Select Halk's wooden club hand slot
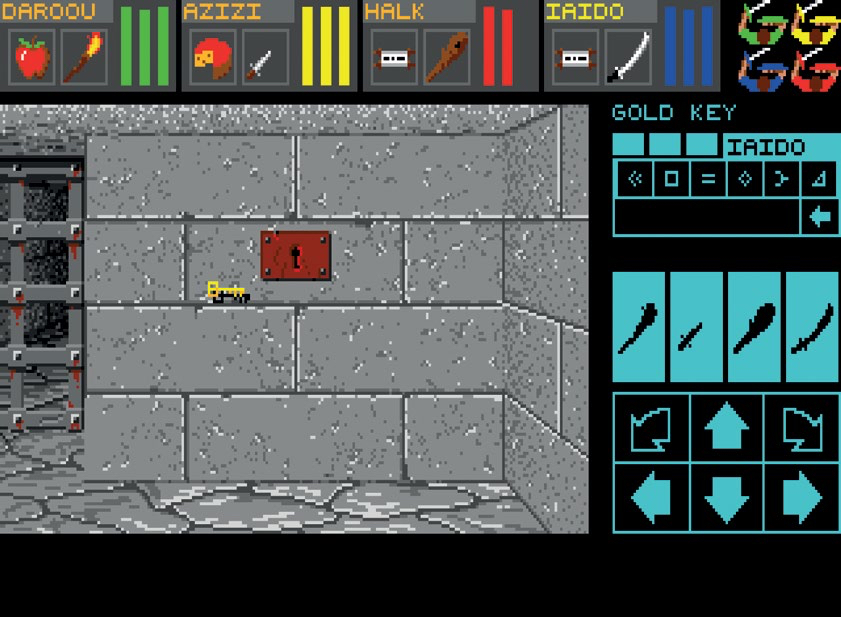This screenshot has height=617, width=841. (446, 57)
